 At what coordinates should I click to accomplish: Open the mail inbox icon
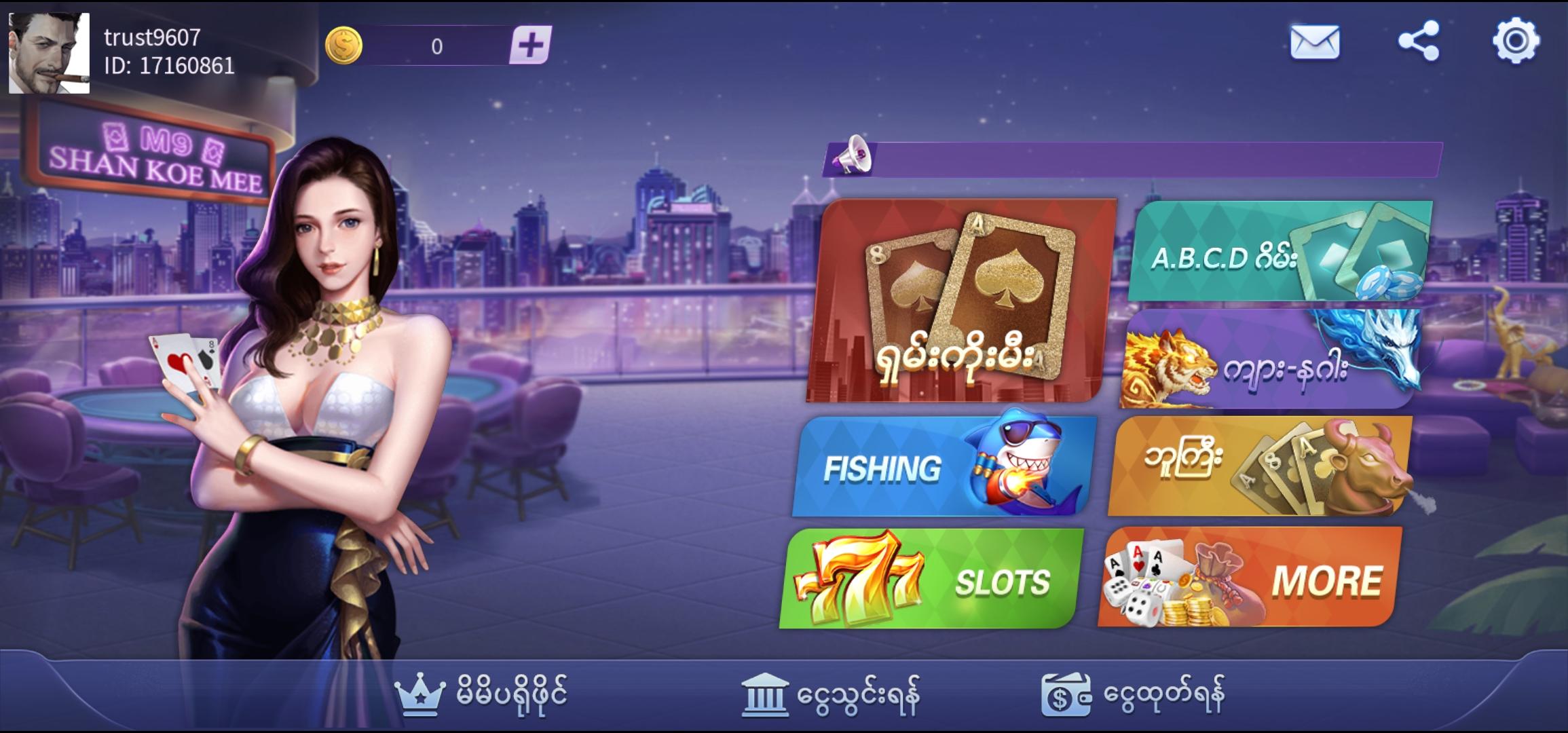coord(1315,43)
